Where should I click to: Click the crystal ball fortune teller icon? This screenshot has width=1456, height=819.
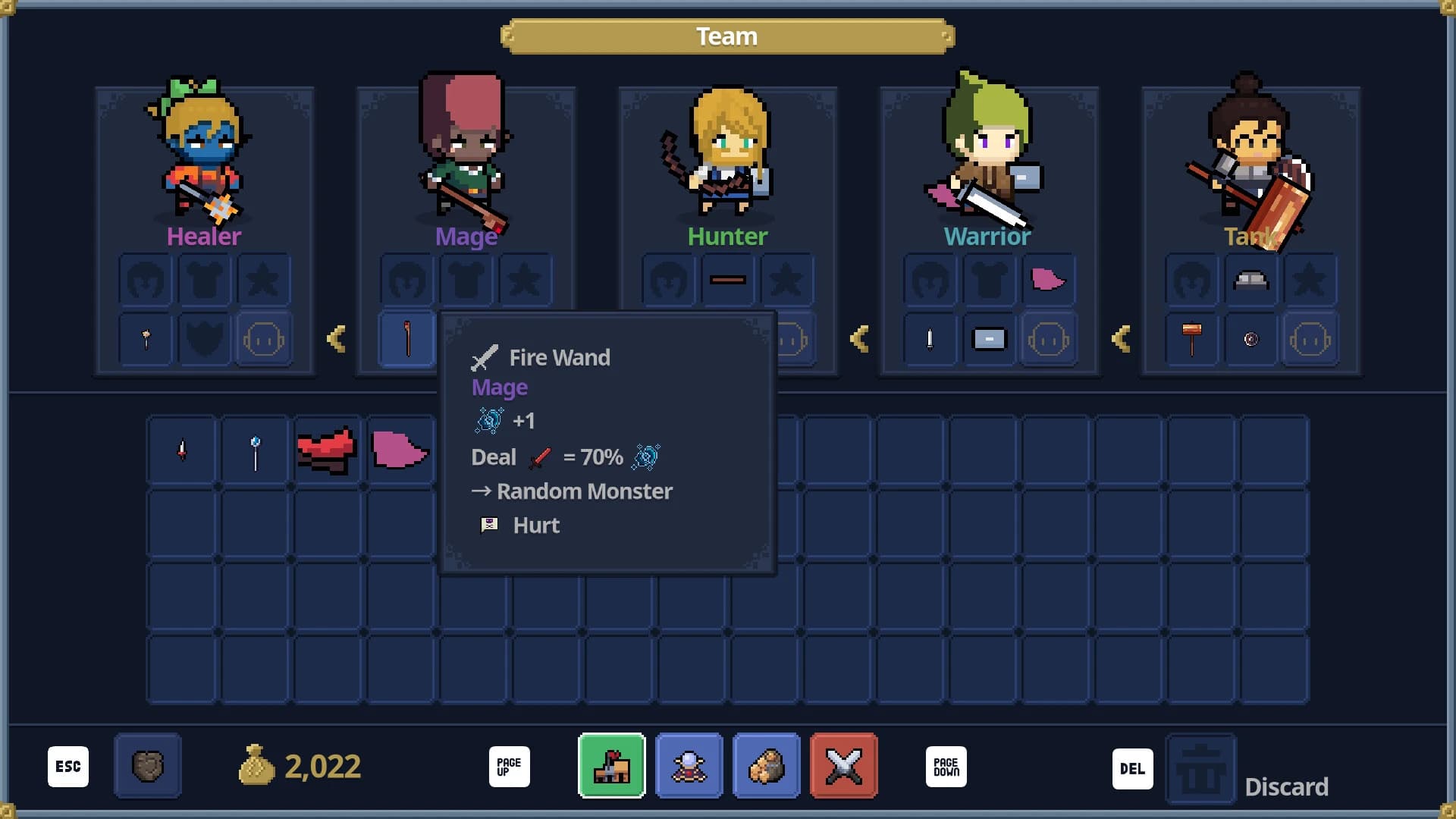coord(689,766)
